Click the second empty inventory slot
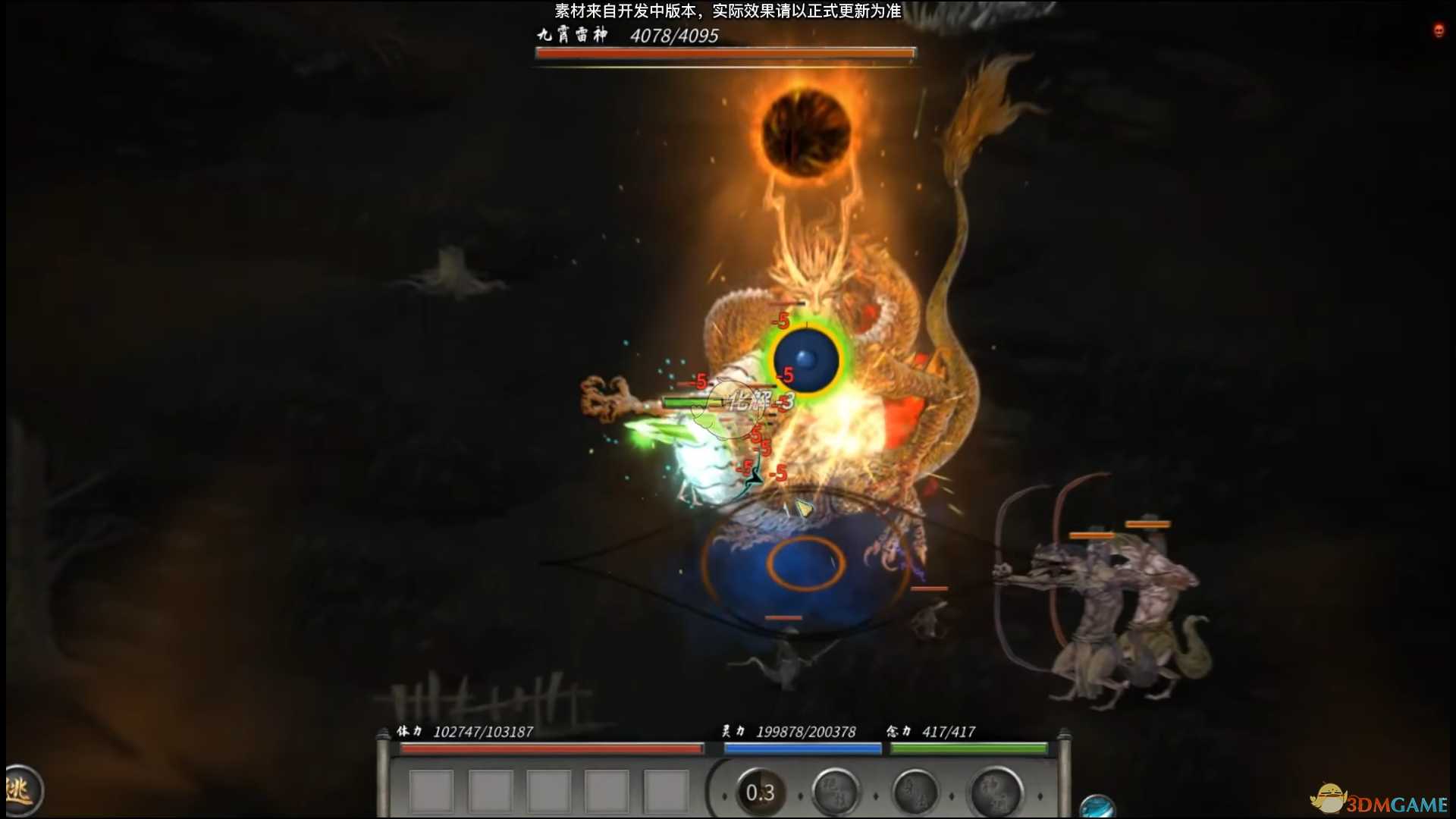This screenshot has height=819, width=1456. [490, 791]
